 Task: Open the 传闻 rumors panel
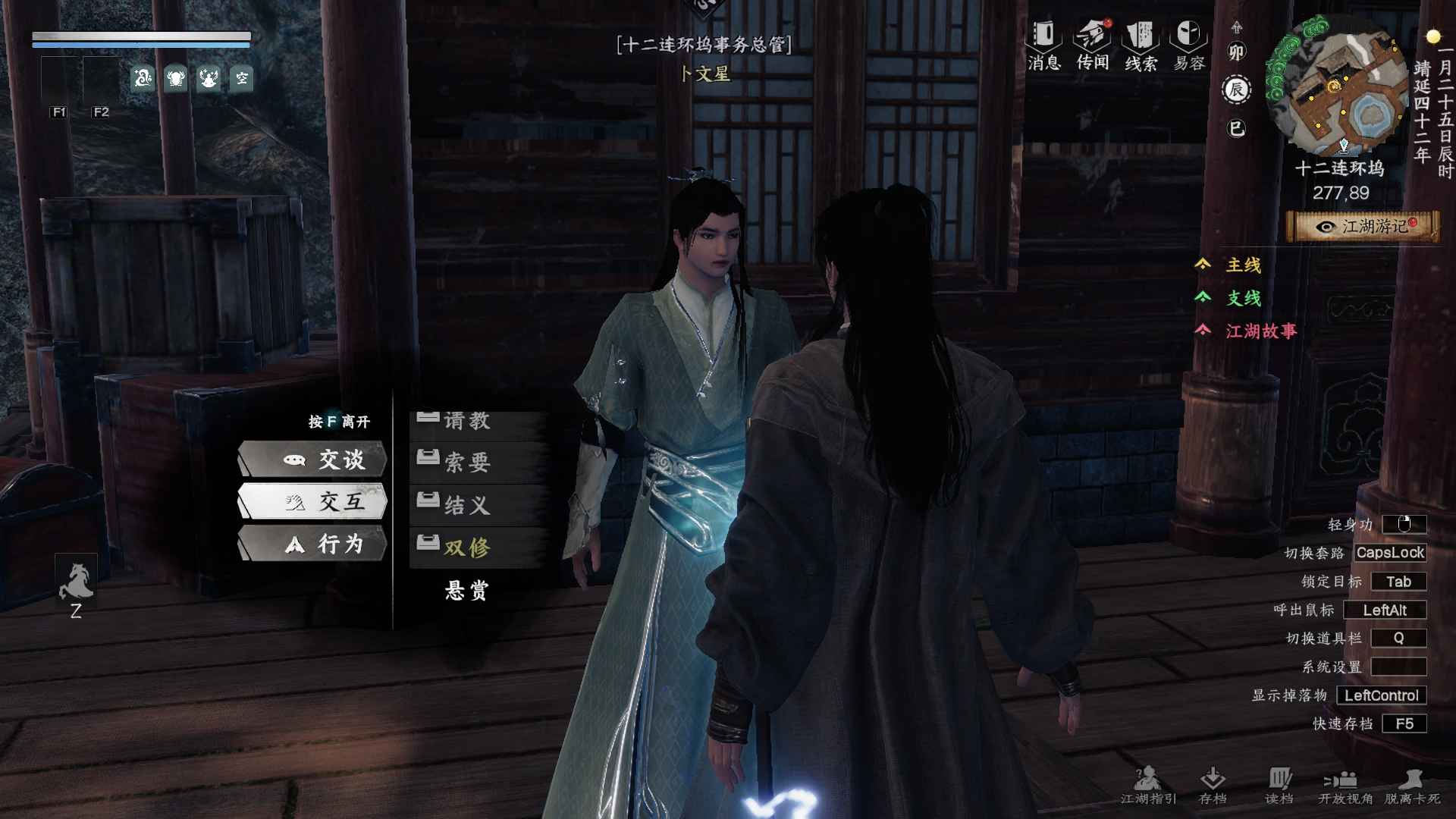pyautogui.click(x=1093, y=45)
